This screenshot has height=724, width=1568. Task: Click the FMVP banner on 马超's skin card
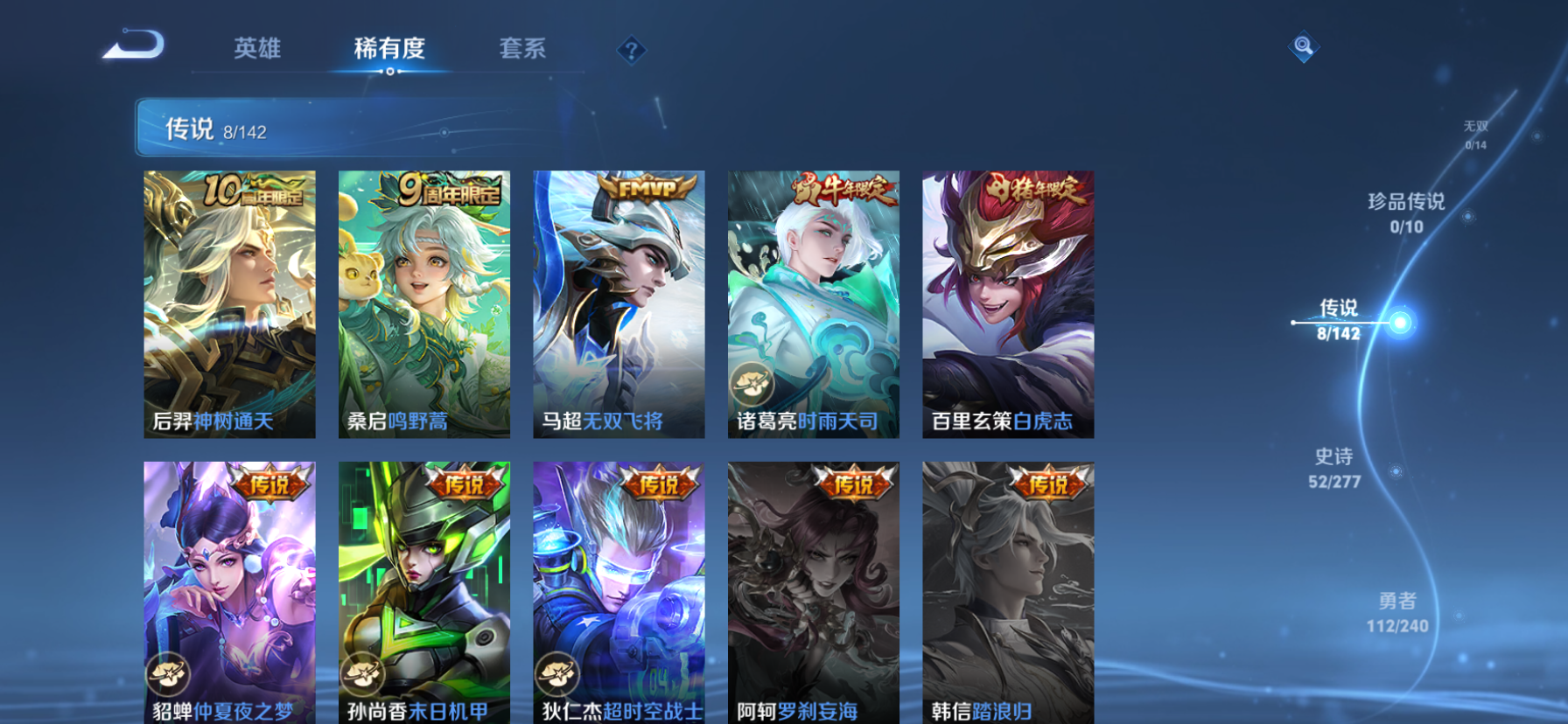coord(647,188)
